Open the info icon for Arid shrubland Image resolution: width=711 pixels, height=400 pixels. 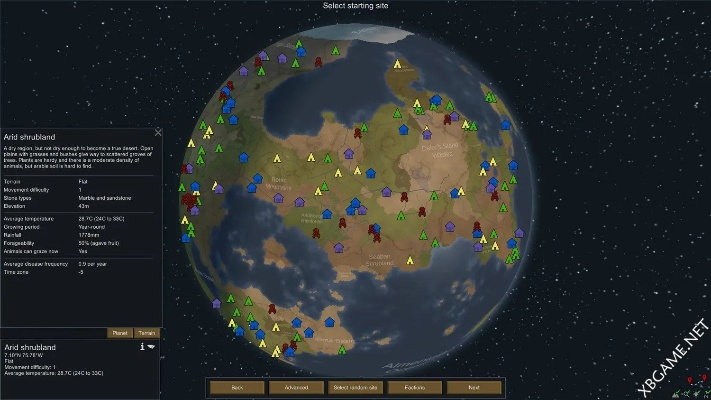(x=142, y=347)
